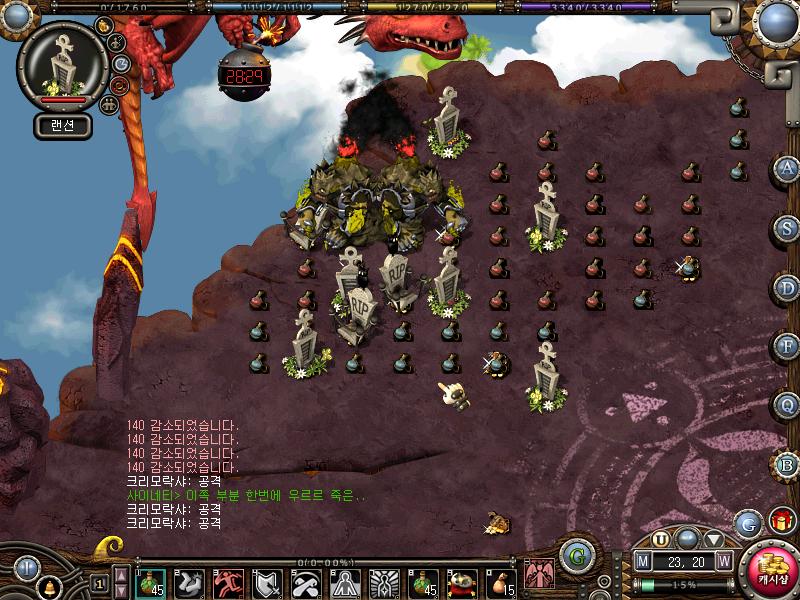
Task: Click the pink winged emblem icon
Action: point(540,573)
